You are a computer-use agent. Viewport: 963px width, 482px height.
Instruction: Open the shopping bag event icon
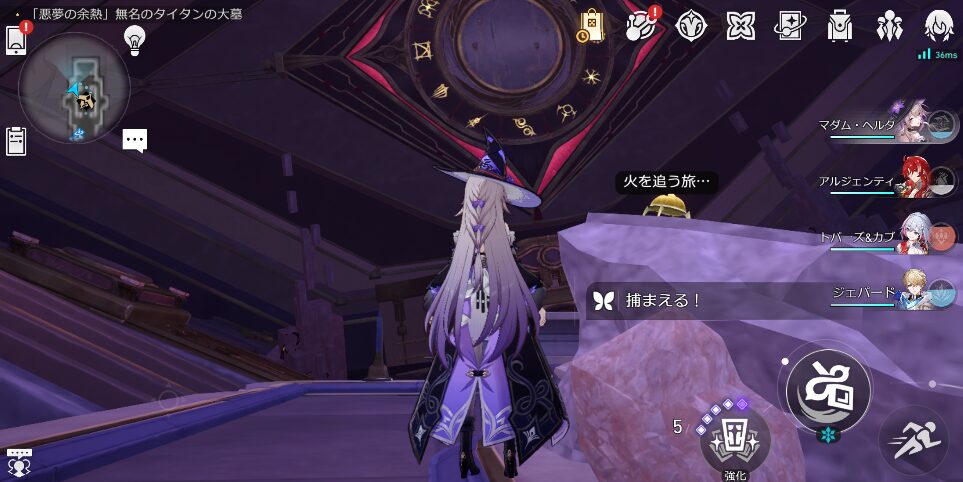pos(590,26)
